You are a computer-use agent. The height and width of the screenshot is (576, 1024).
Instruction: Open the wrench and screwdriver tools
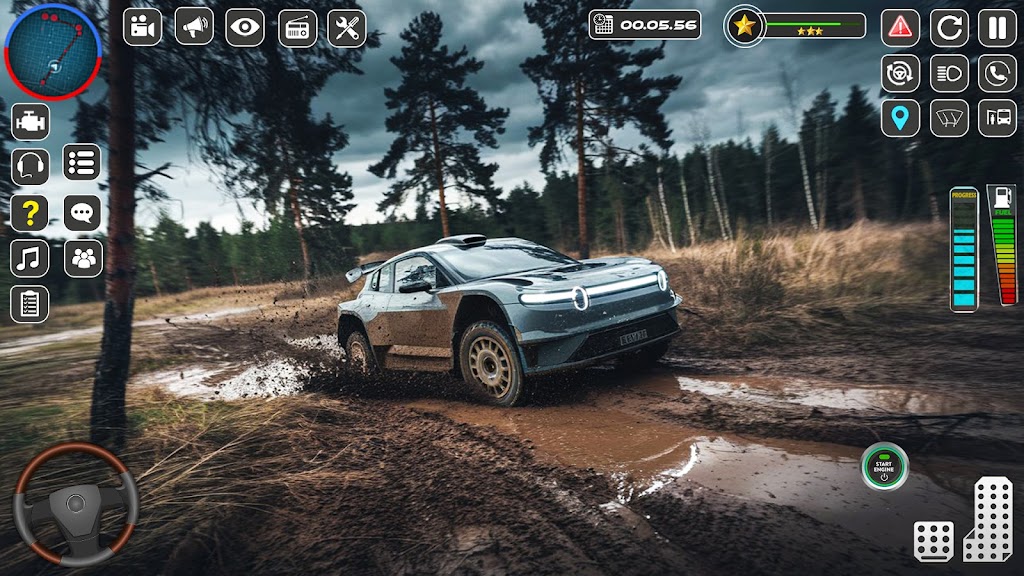click(347, 27)
